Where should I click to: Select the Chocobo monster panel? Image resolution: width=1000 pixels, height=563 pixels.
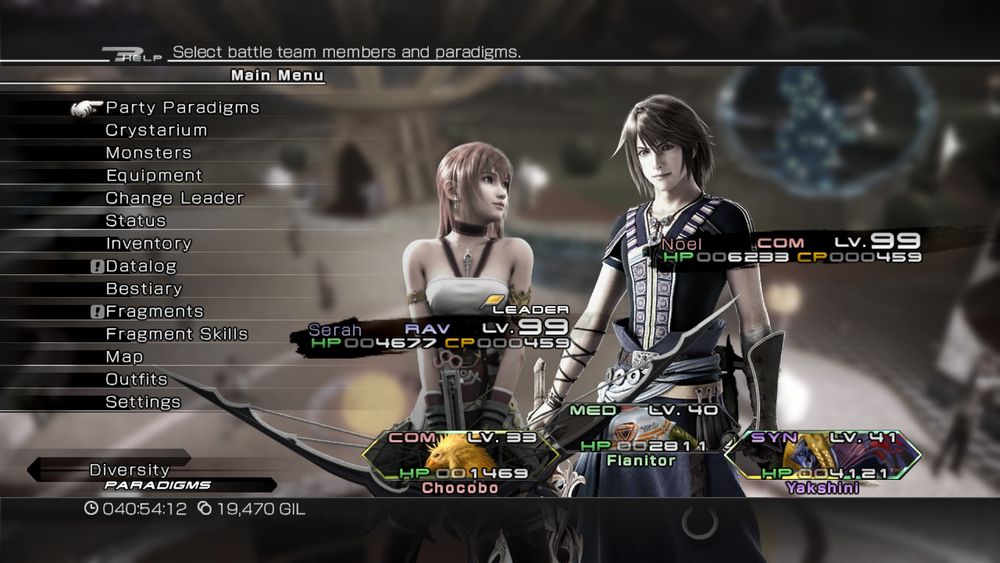click(x=457, y=461)
